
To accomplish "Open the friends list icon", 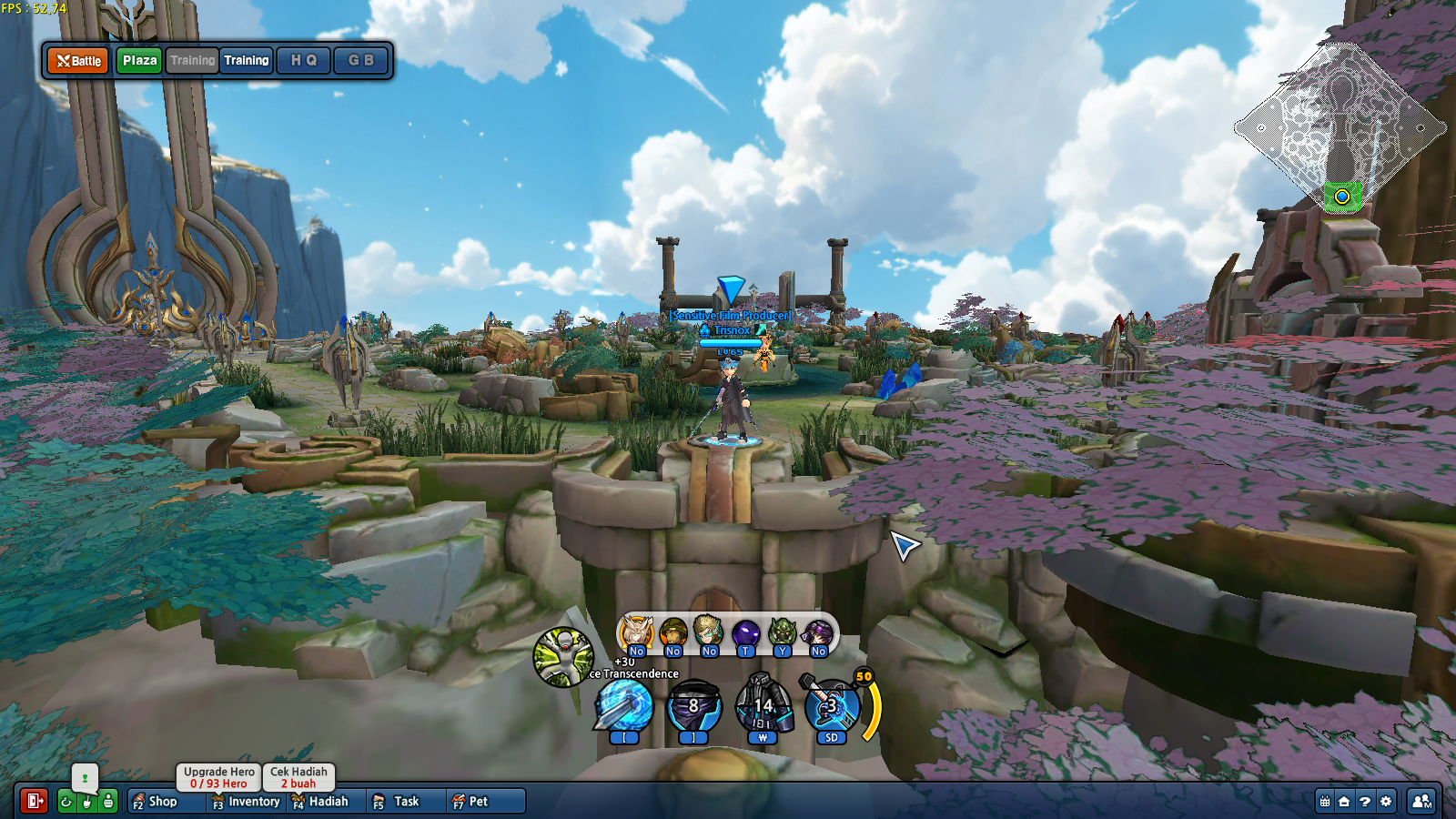I will [x=1421, y=802].
